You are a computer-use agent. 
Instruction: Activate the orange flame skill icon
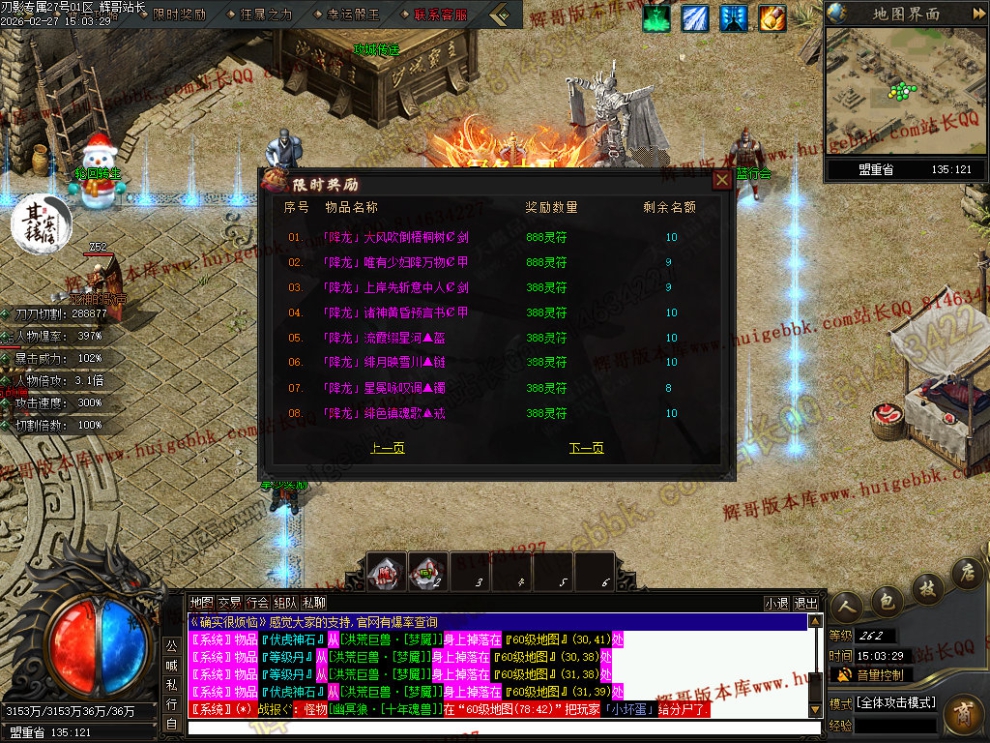(772, 18)
